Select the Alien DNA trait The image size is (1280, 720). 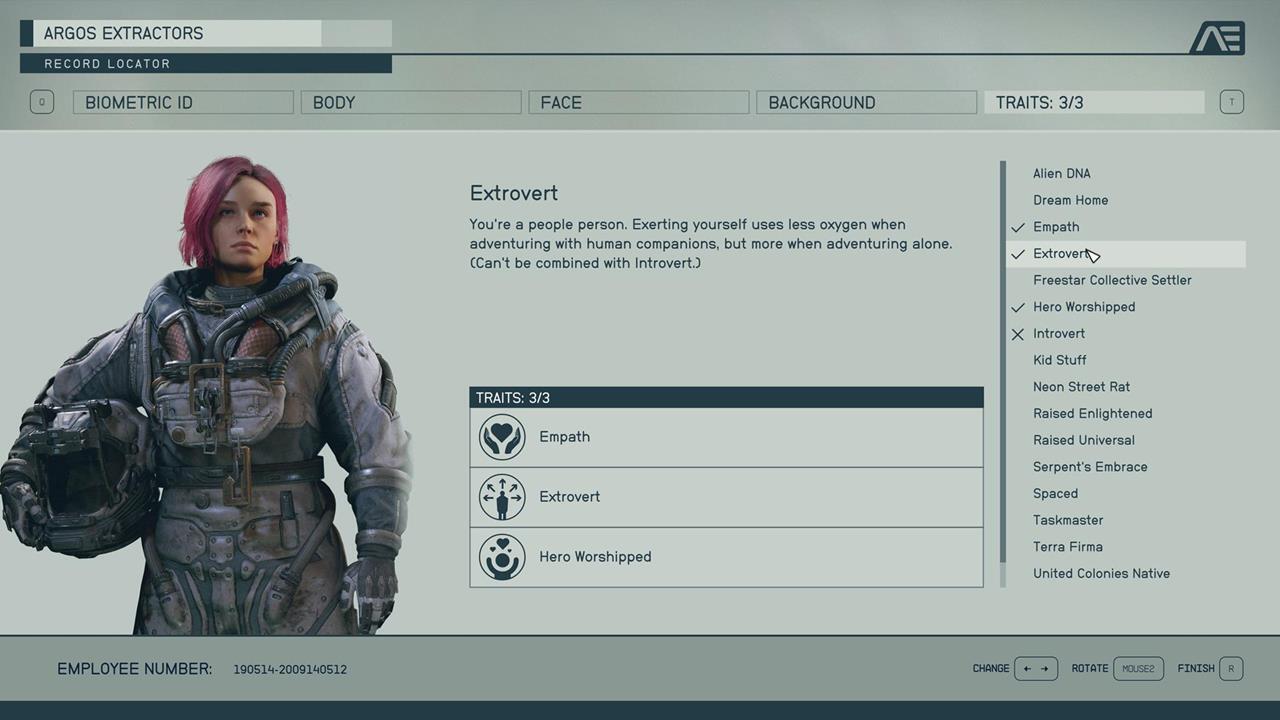1062,173
